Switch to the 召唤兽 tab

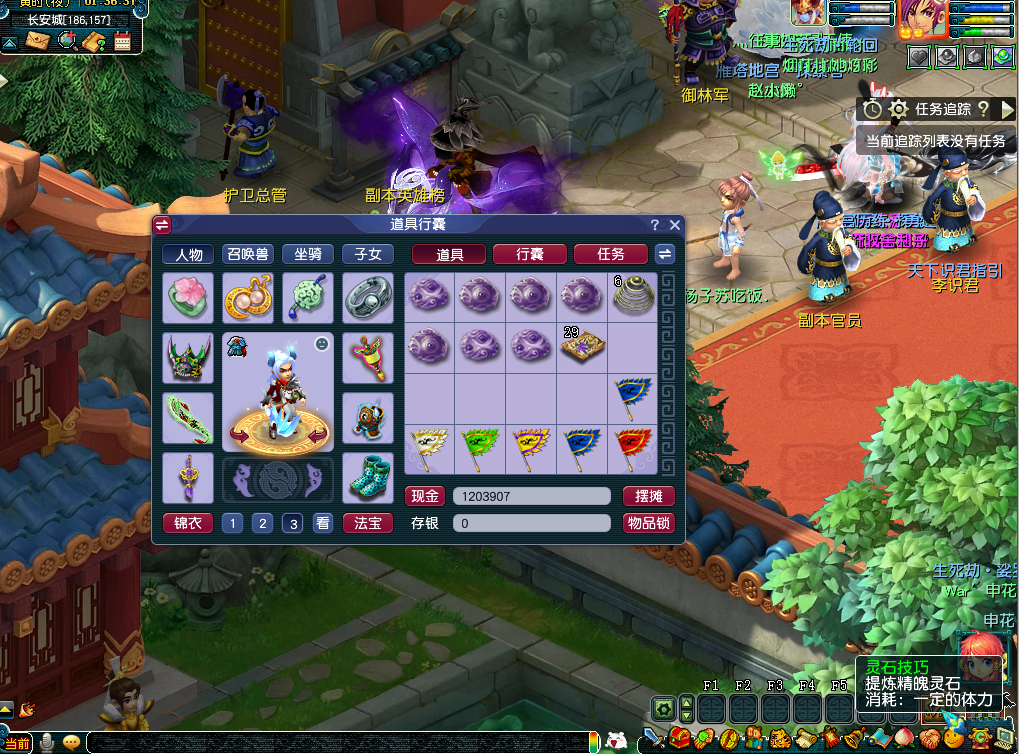tap(248, 254)
